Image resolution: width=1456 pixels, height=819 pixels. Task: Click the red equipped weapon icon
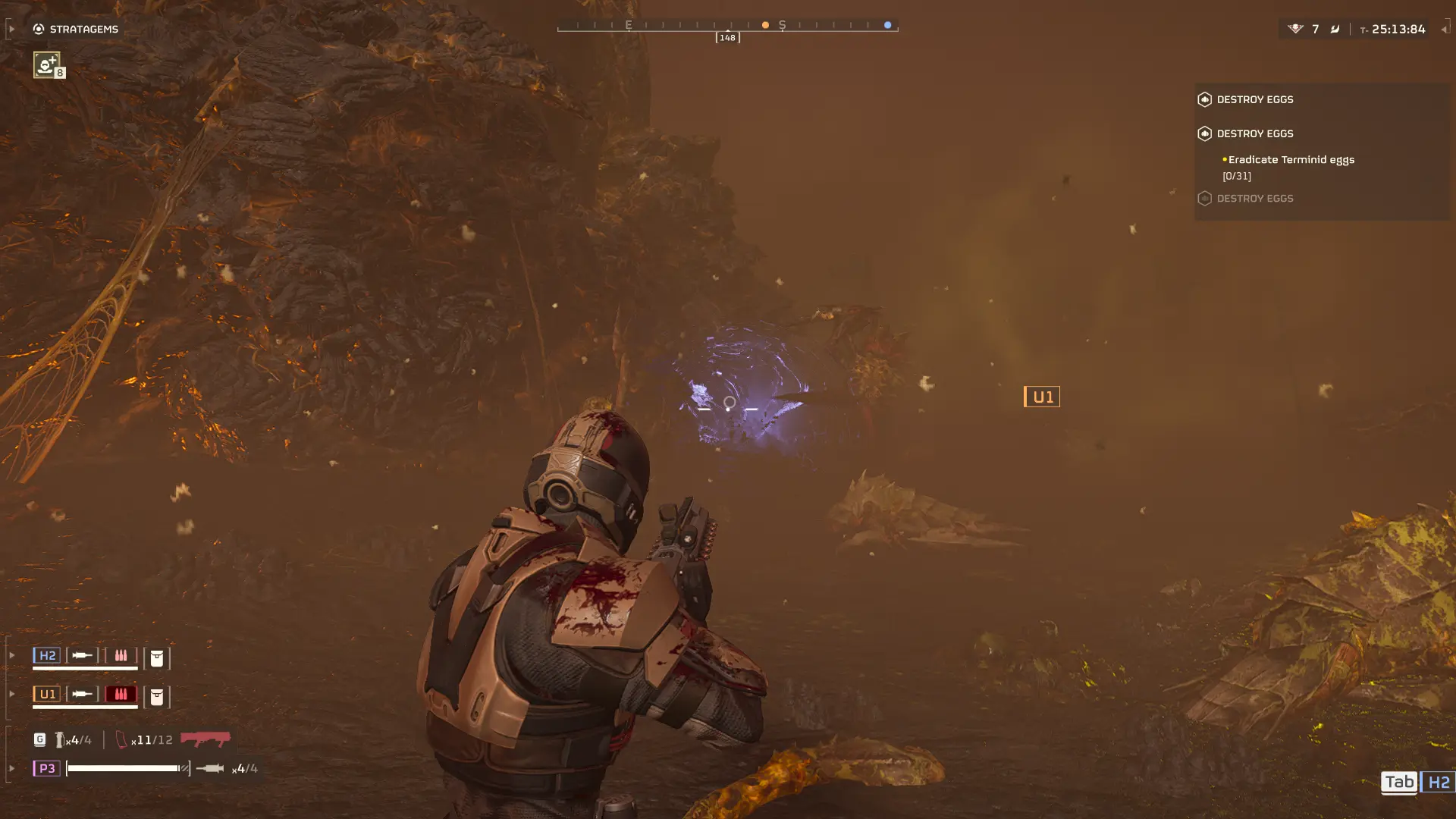206,738
